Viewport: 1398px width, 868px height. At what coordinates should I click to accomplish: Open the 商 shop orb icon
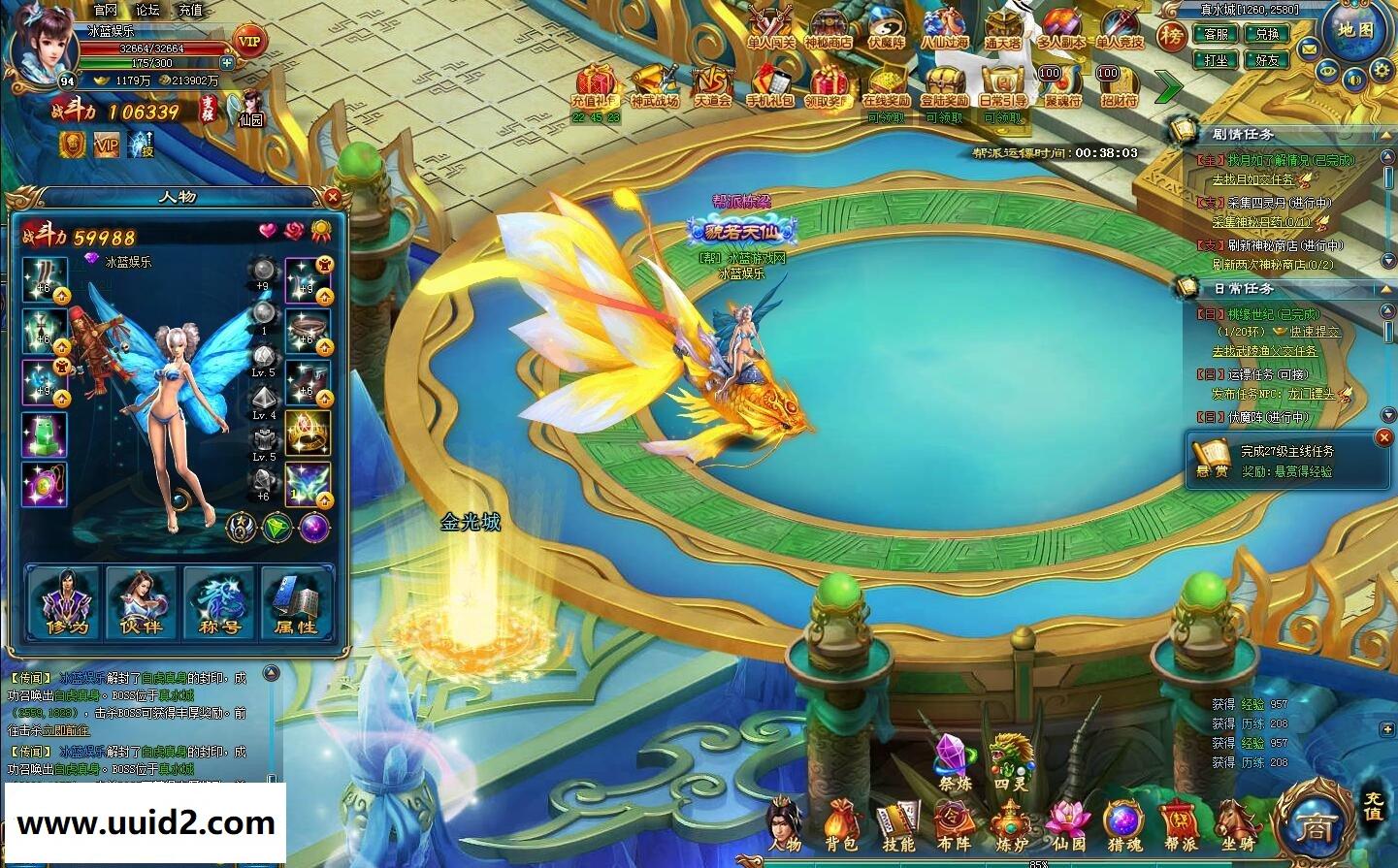[1315, 826]
